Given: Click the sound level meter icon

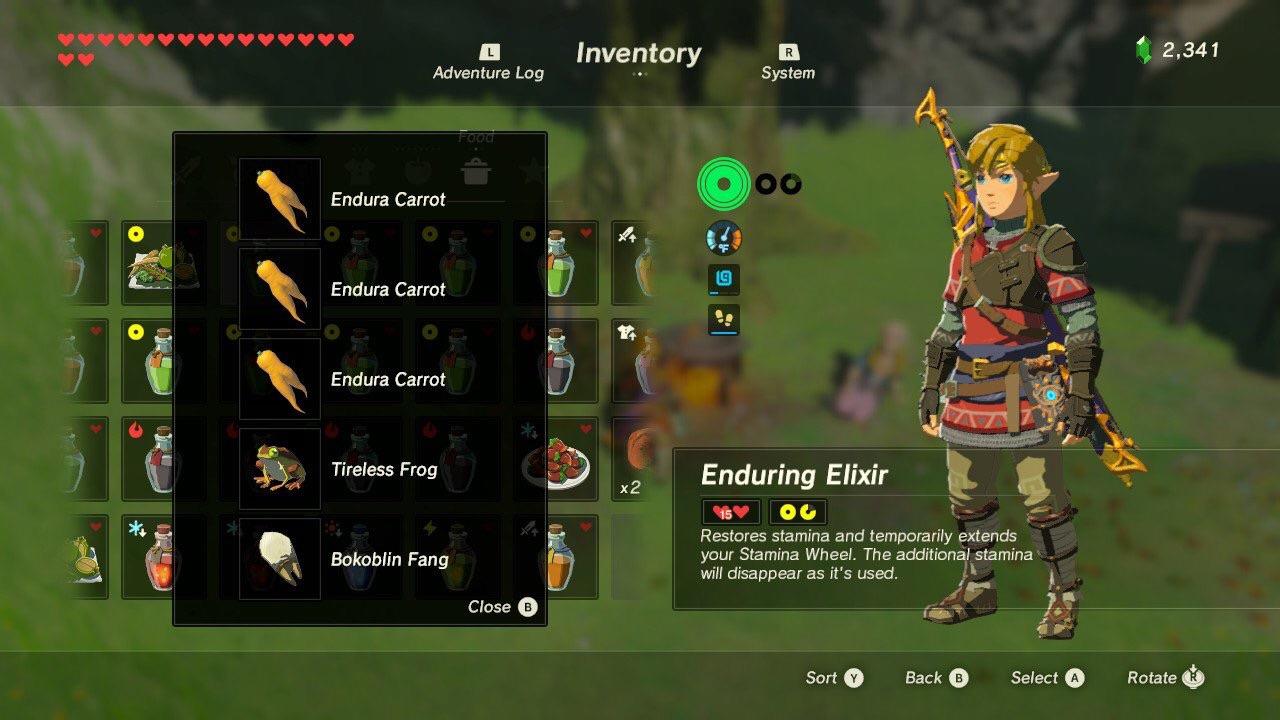Looking at the screenshot, I should coord(723,279).
